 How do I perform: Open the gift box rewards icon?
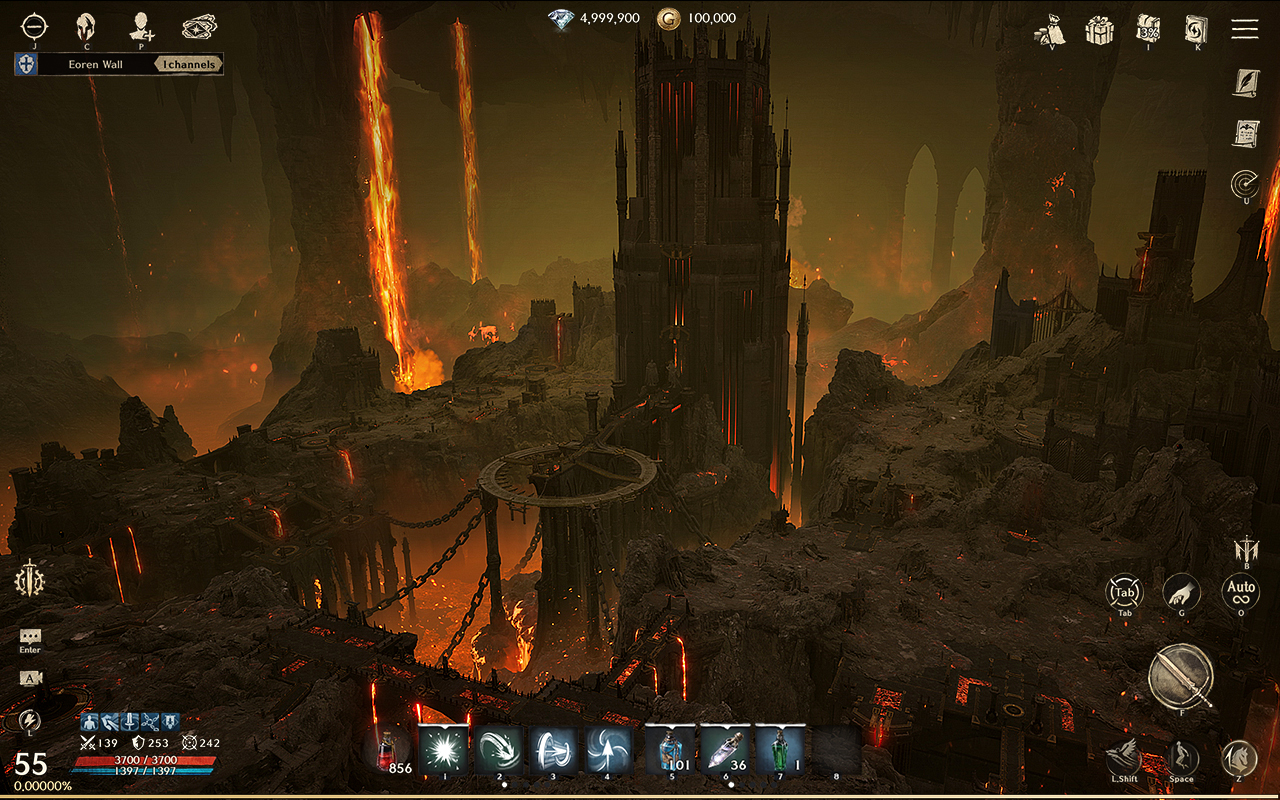tap(1100, 29)
